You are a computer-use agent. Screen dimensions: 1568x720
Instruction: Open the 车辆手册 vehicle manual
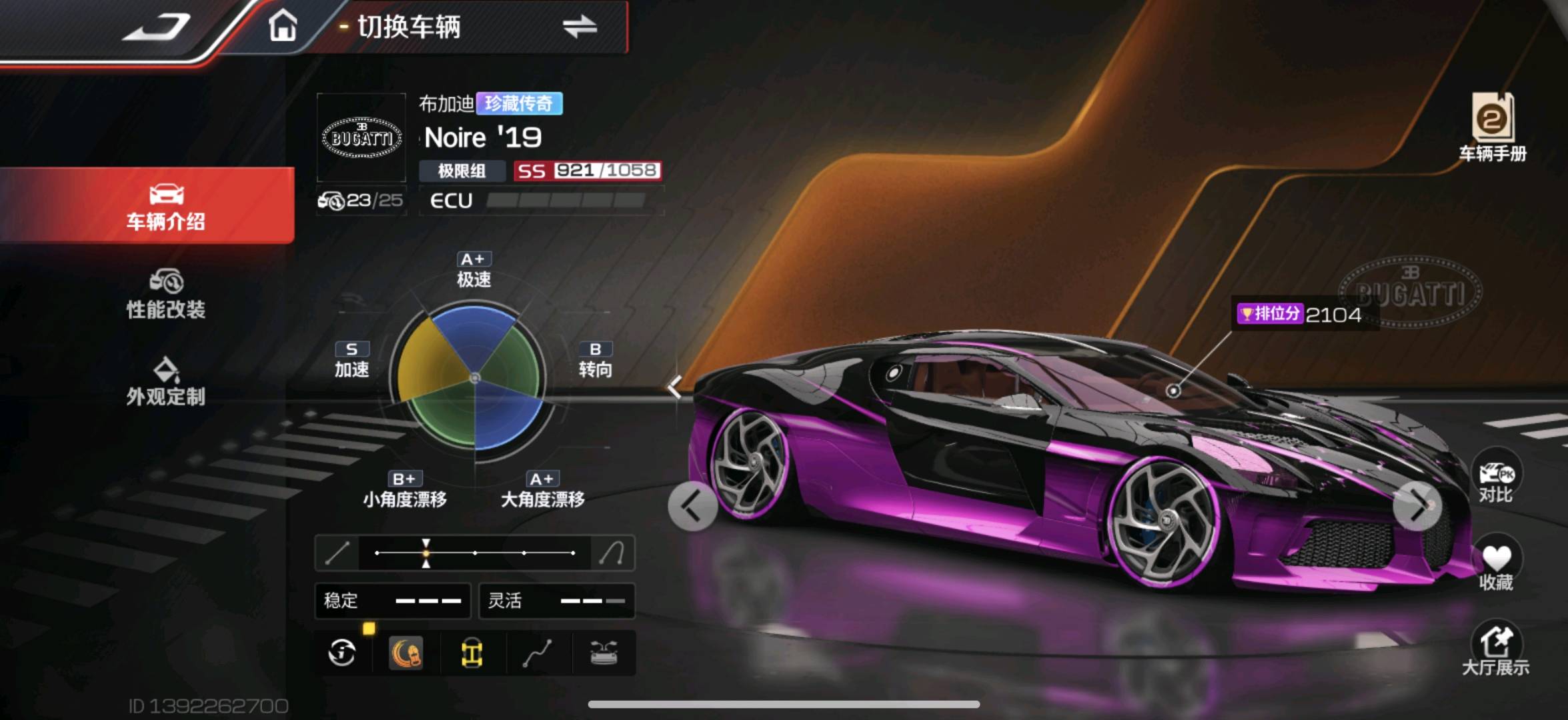pyautogui.click(x=1493, y=128)
